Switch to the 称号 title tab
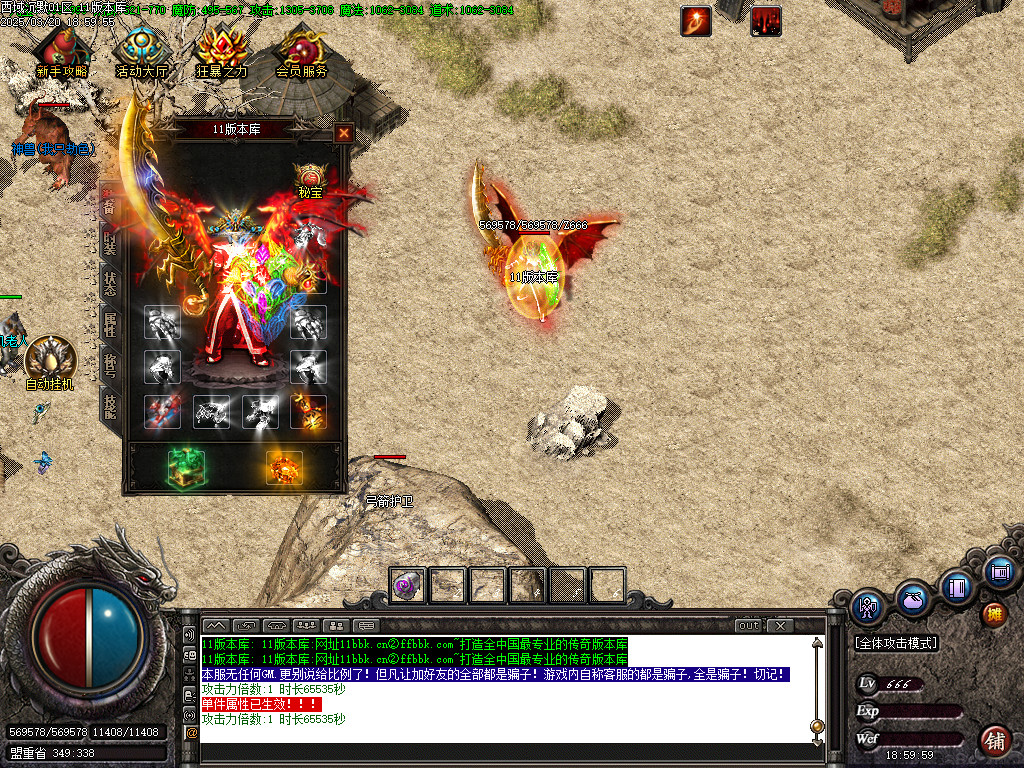The height and width of the screenshot is (768, 1024). (x=109, y=363)
